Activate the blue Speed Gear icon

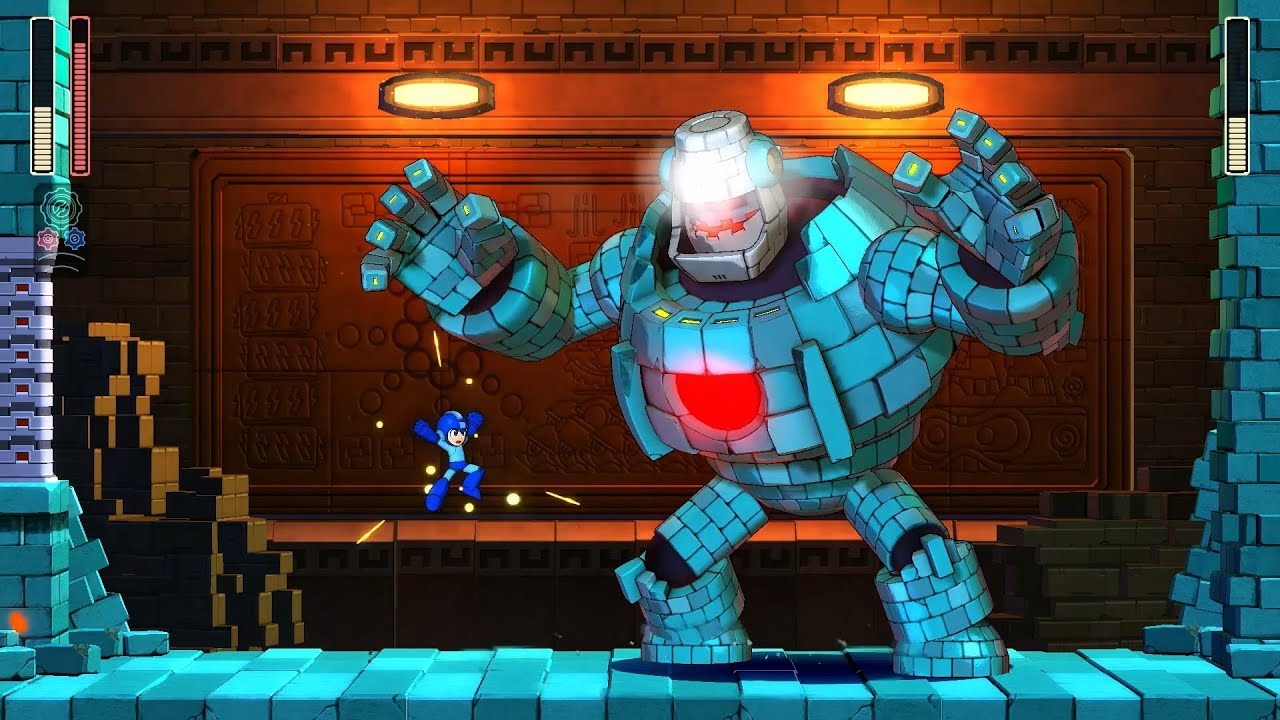tap(74, 239)
